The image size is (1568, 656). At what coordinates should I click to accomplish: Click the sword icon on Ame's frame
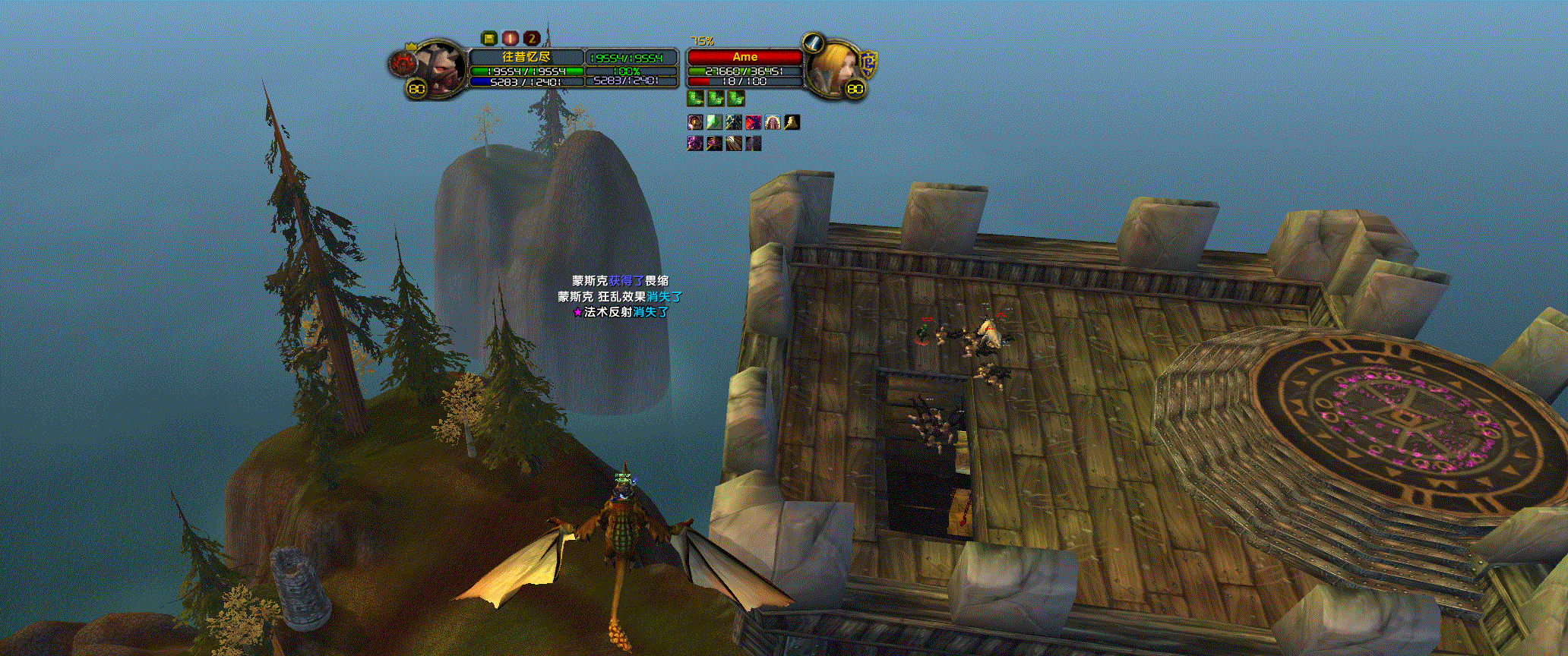(814, 43)
